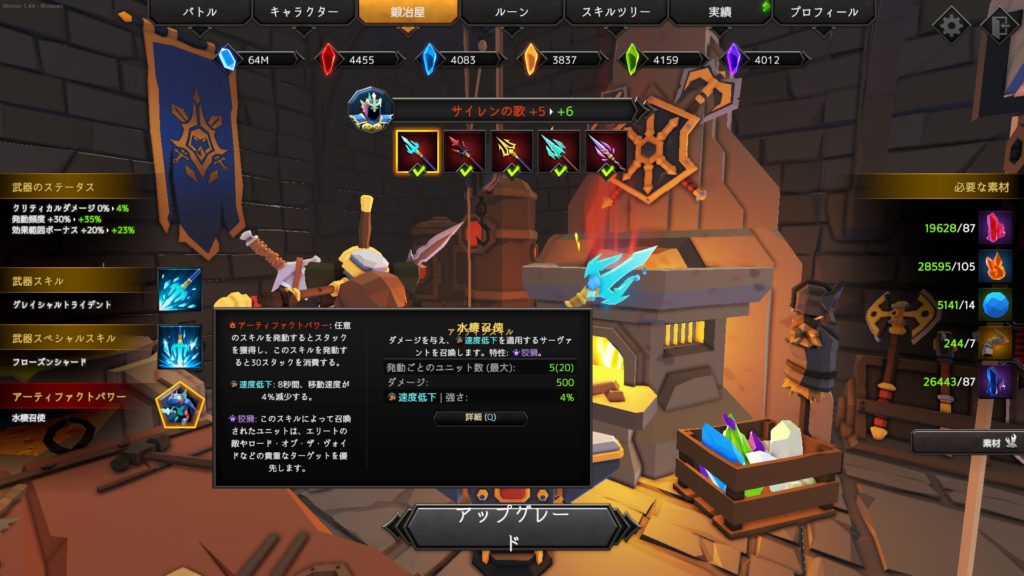The width and height of the screenshot is (1024, 576).
Task: Select the golden trident weapon slot
Action: click(512, 152)
